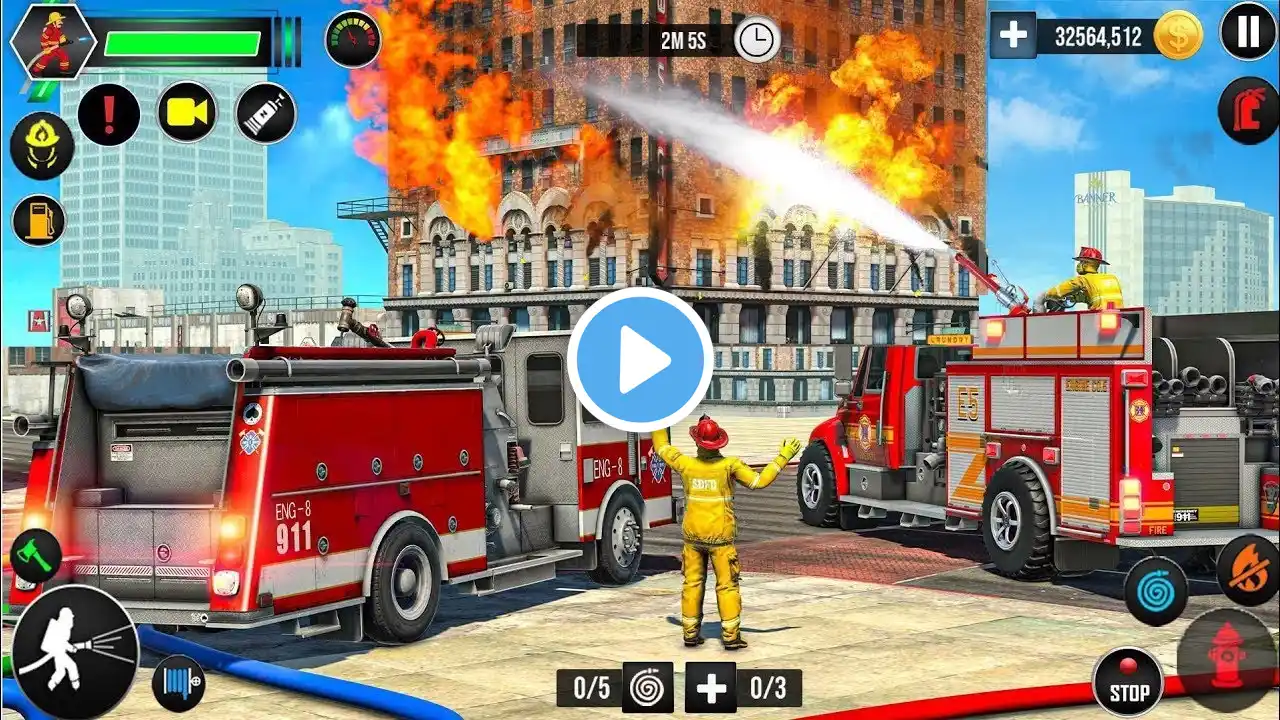Open the hose reel add button
The width and height of the screenshot is (1280, 720).
click(179, 683)
